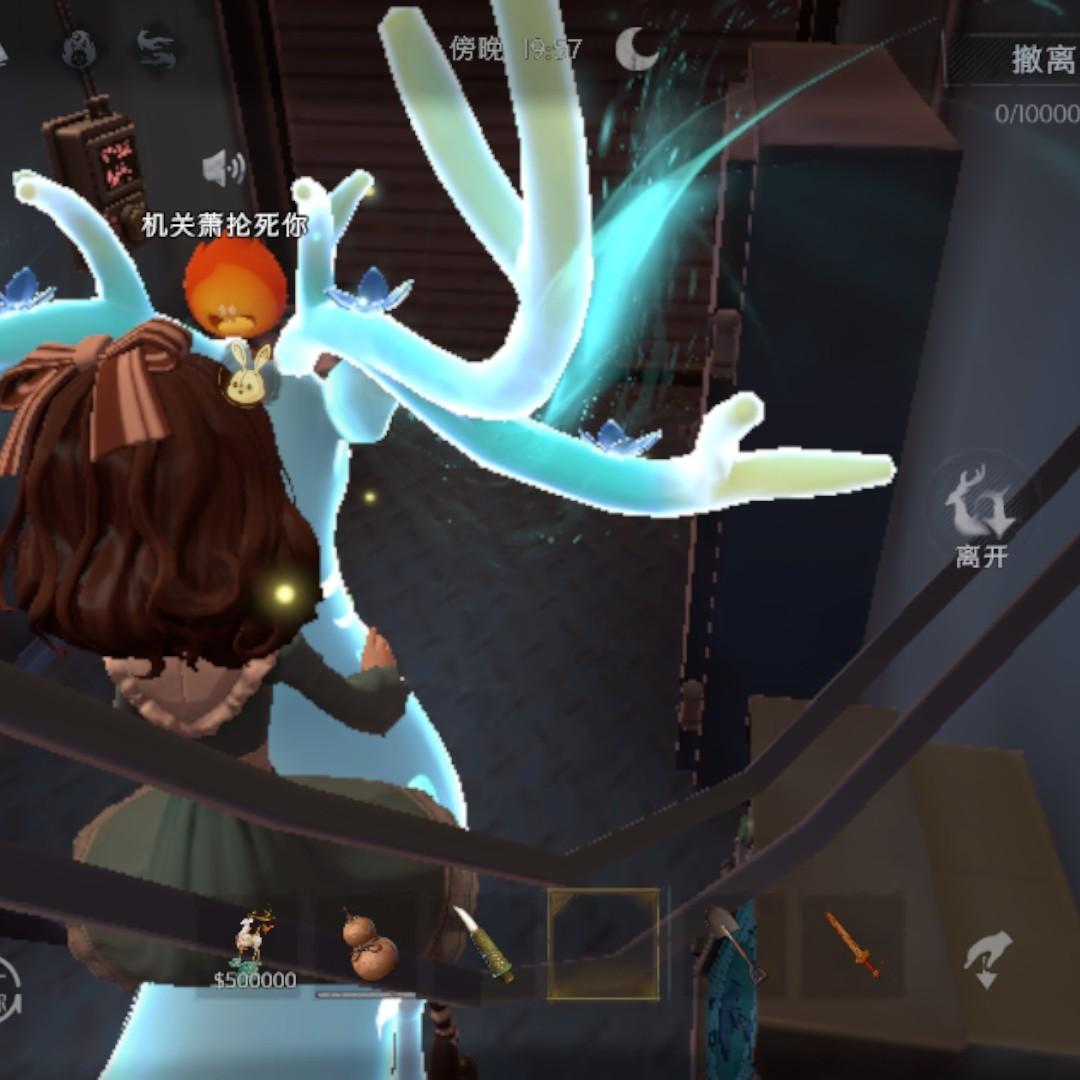Open the swirling cloud icon
Viewport: 1080px width, 1080px height.
(x=157, y=48)
